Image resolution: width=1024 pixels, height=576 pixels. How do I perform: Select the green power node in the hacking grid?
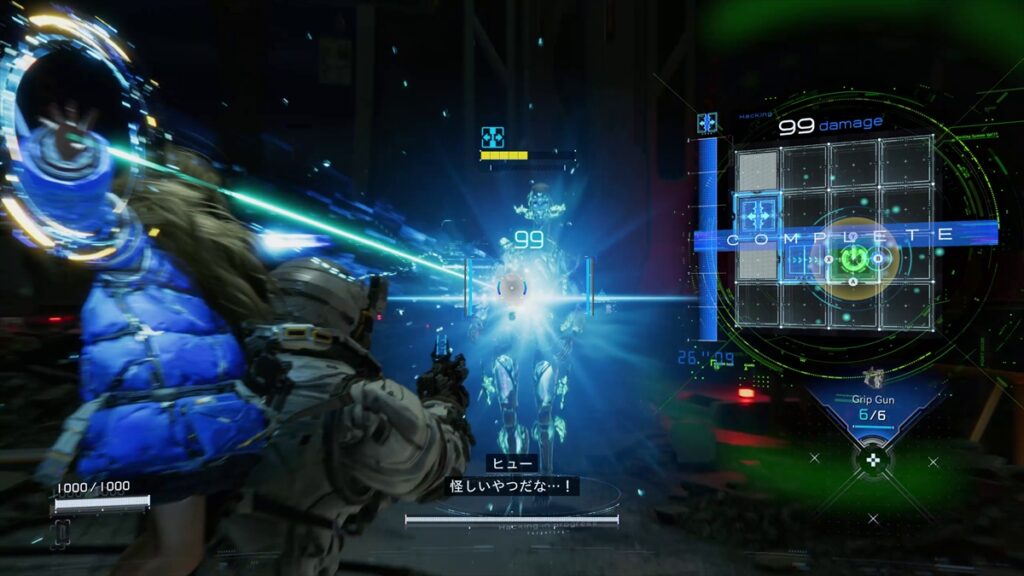point(853,260)
